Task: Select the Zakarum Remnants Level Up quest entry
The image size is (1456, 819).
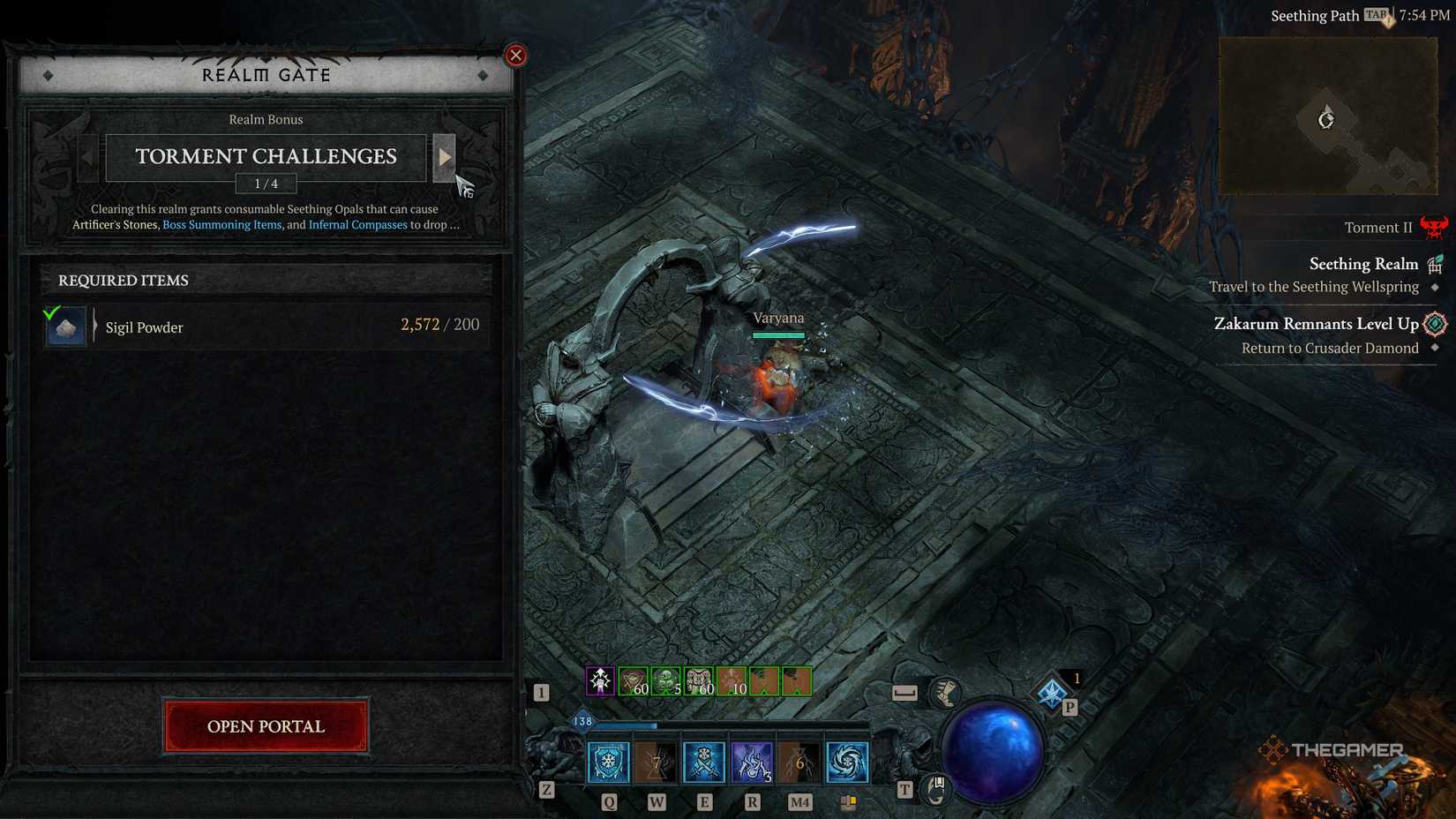Action: [x=1318, y=324]
